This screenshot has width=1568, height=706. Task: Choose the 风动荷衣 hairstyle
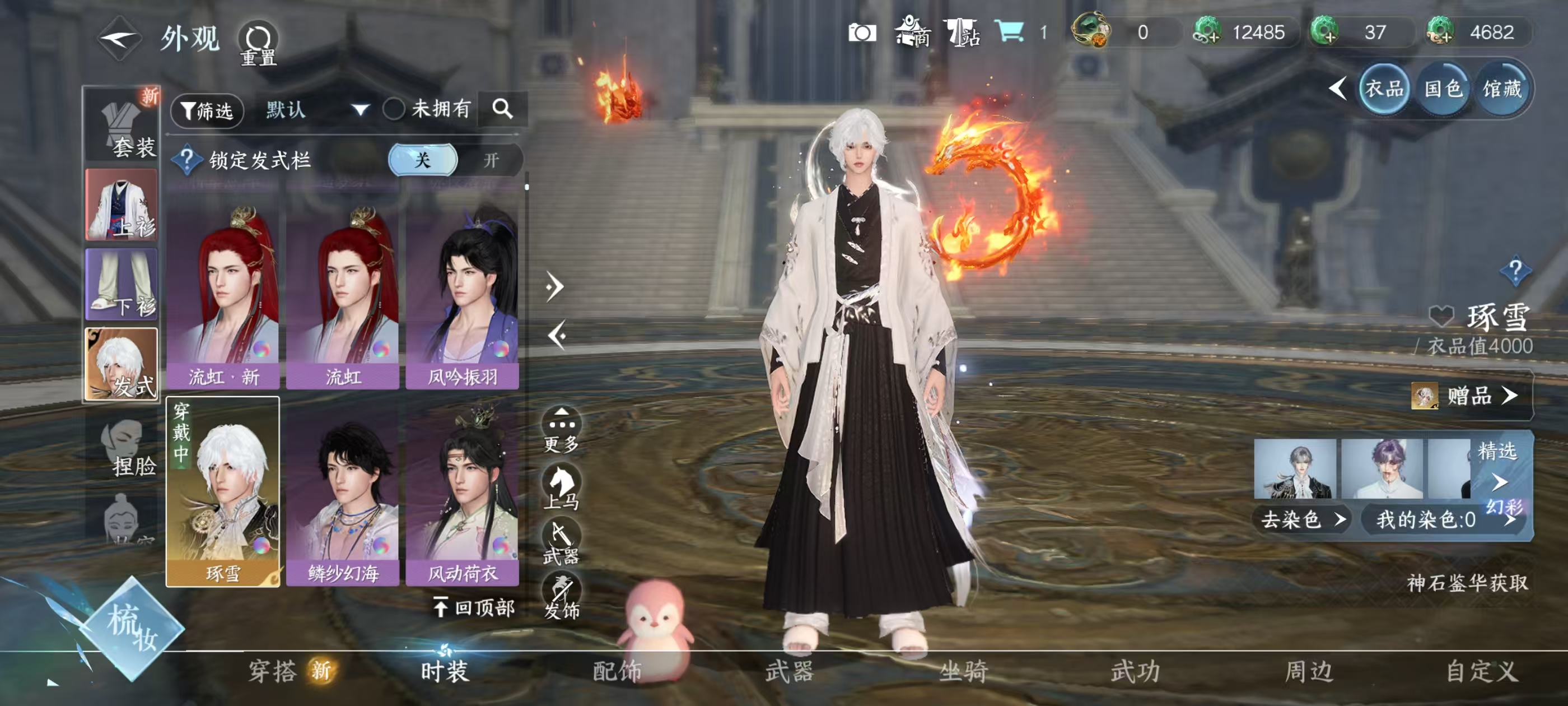[463, 494]
